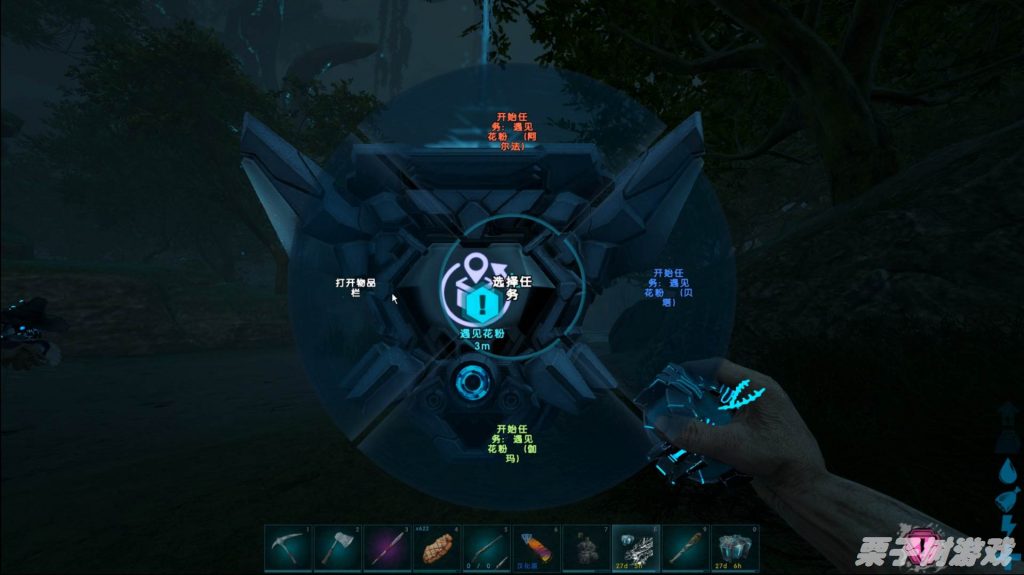Select the rifle hotbar slot
The height and width of the screenshot is (575, 1024).
coord(486,548)
